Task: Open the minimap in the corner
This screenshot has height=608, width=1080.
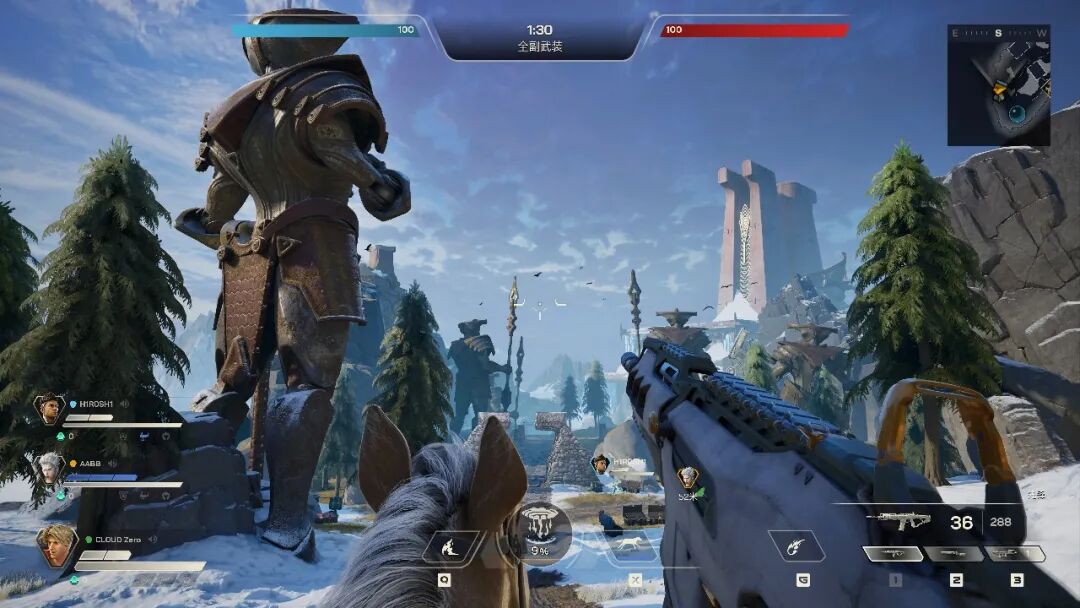Action: (998, 85)
